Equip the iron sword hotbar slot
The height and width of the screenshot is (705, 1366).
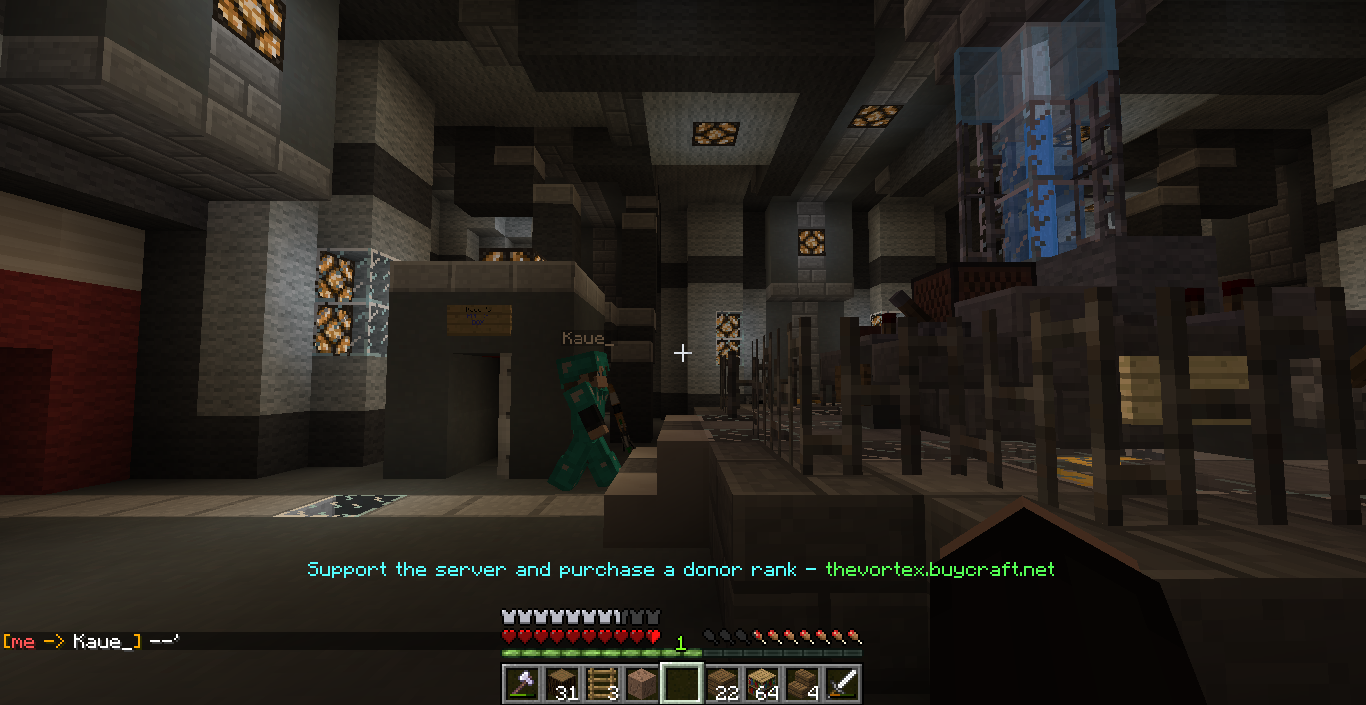(x=841, y=684)
